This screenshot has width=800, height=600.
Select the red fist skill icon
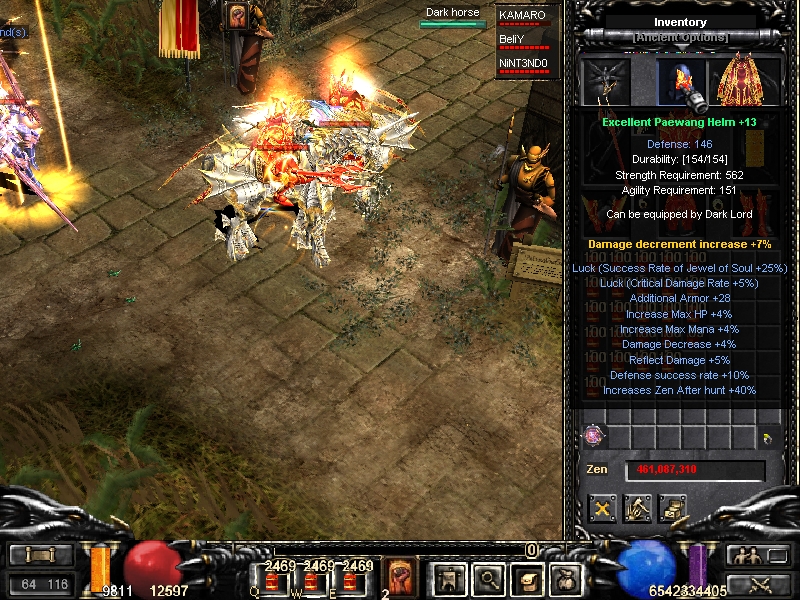[x=401, y=577]
